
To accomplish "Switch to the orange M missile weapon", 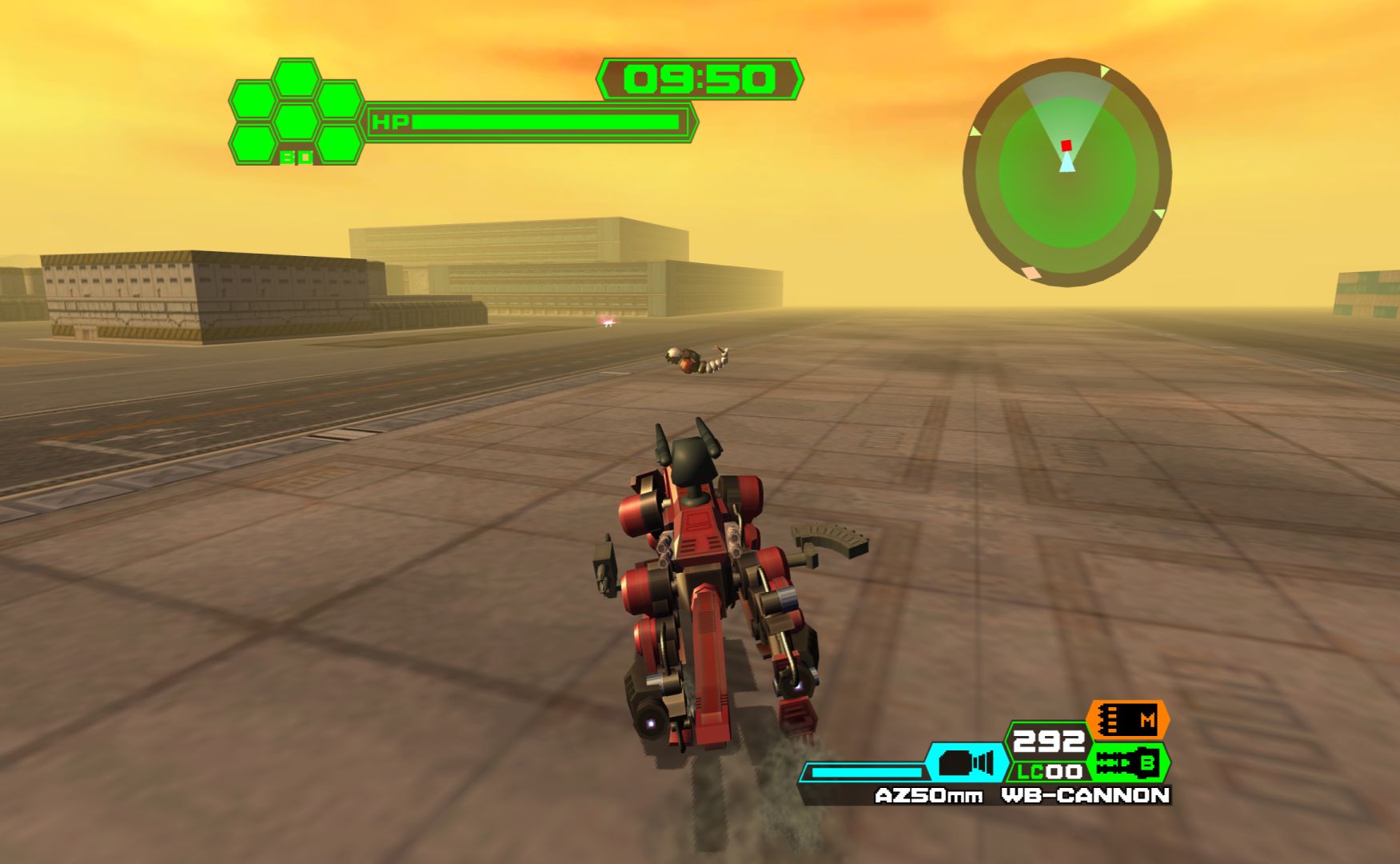I will pos(1128,720).
